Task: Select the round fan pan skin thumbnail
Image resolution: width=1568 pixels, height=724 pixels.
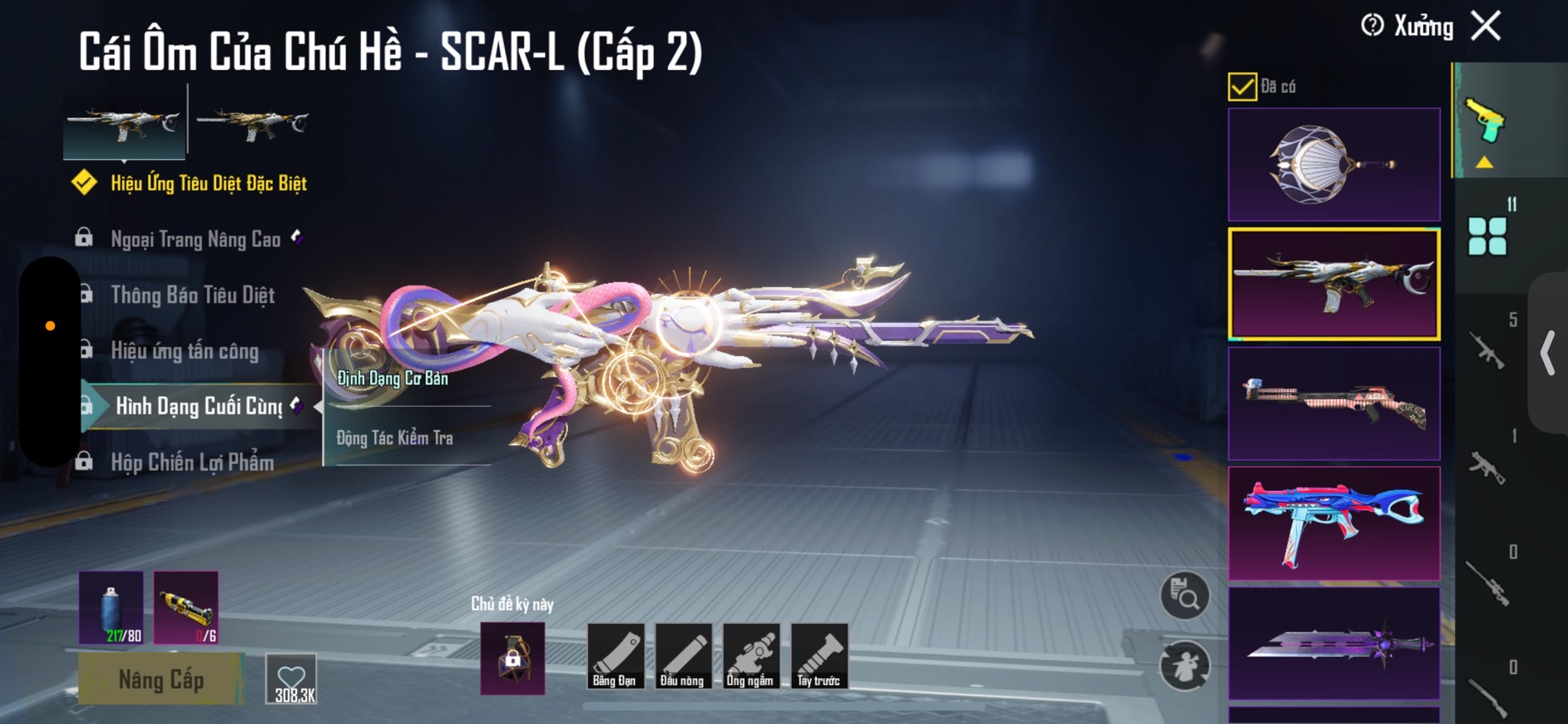Action: point(1333,165)
